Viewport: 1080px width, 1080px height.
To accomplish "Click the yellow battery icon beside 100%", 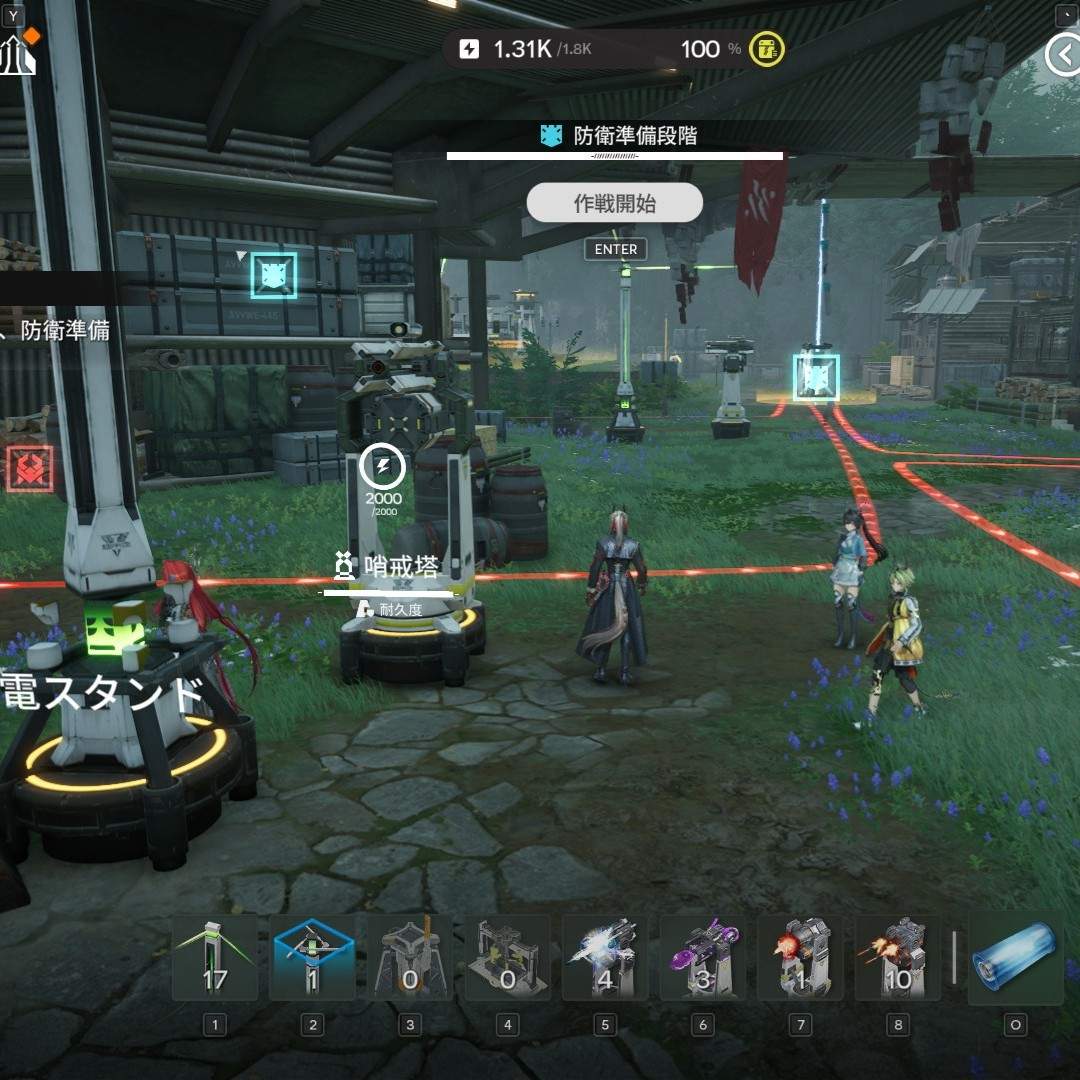I will (768, 49).
